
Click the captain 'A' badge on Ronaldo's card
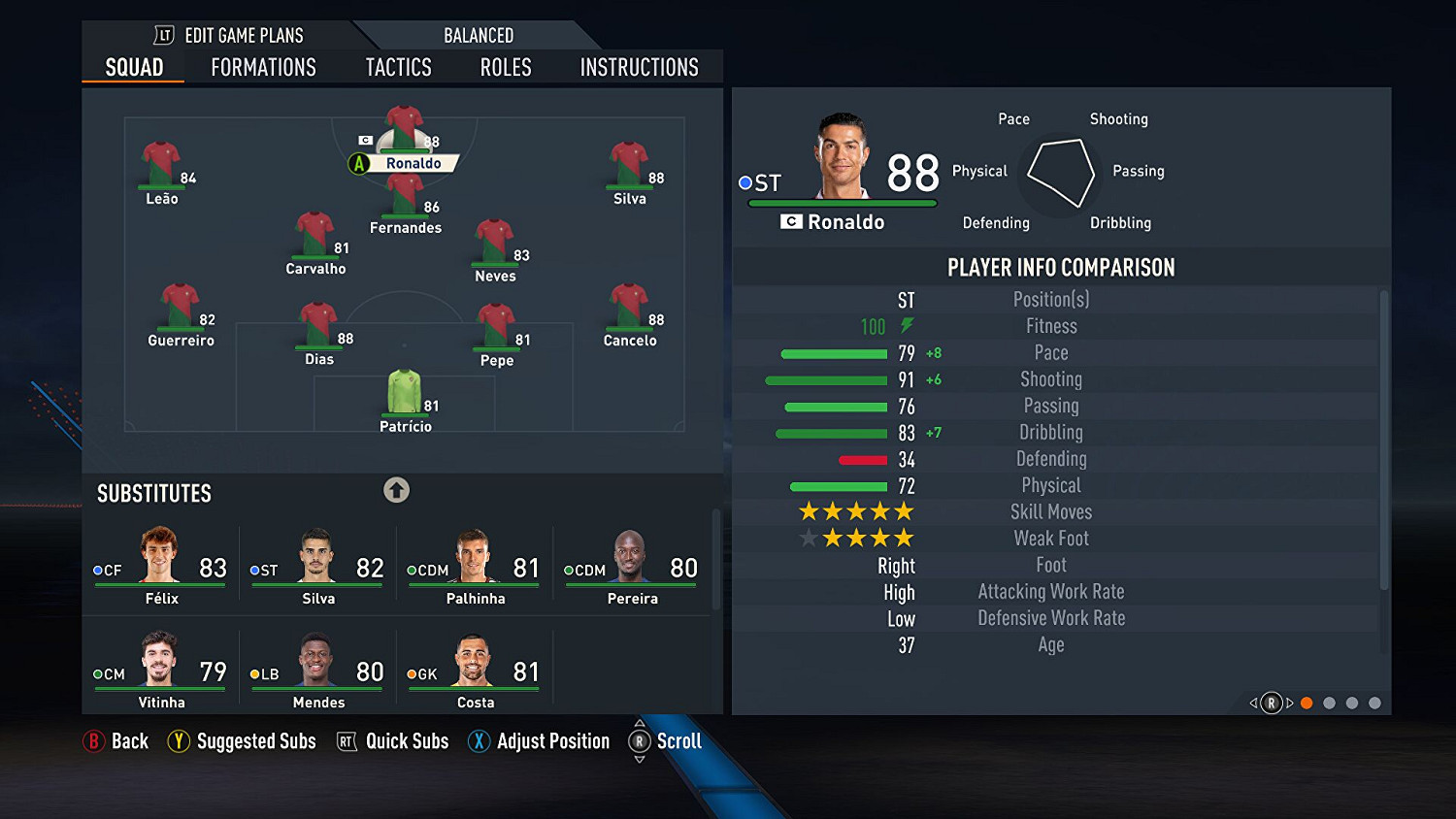click(x=359, y=163)
